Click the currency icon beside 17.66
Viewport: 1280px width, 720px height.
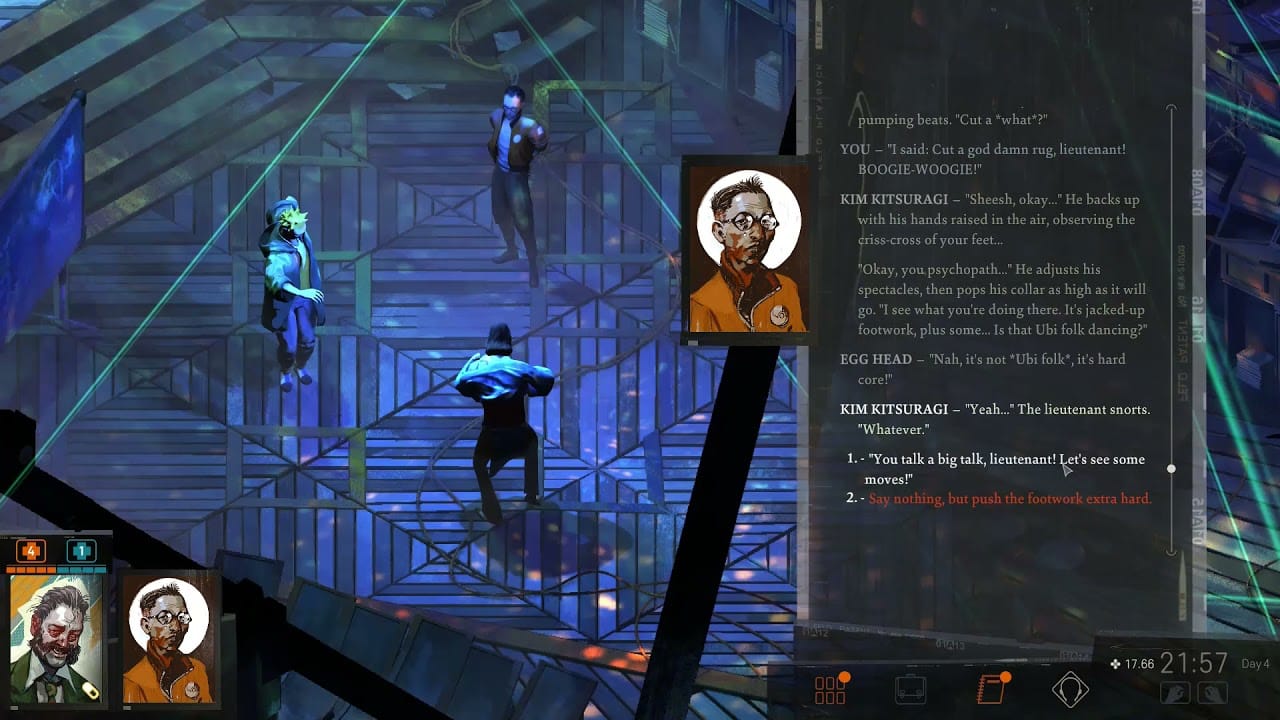click(x=1116, y=664)
